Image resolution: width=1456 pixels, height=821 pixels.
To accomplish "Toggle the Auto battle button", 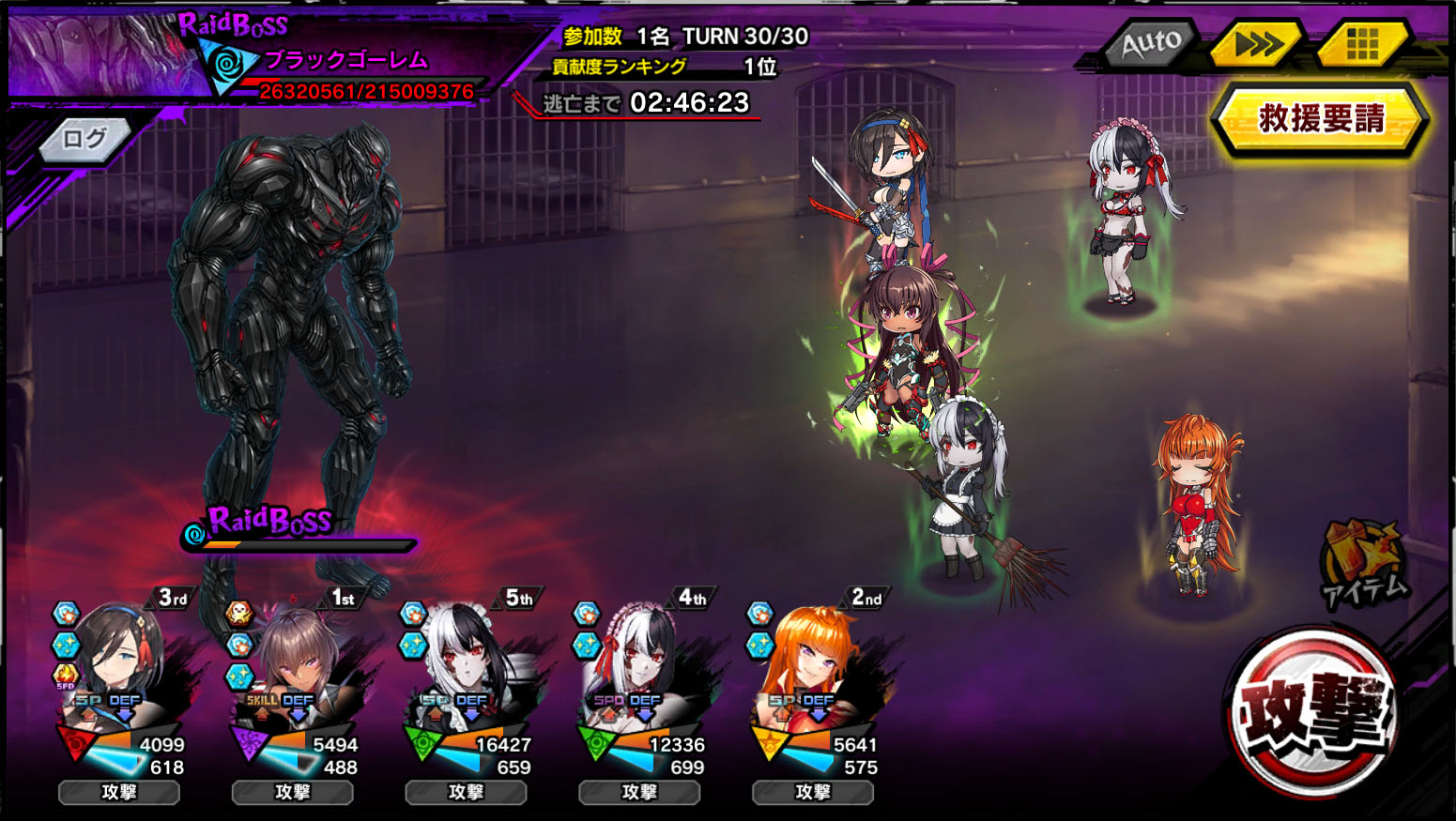I will 1150,43.
